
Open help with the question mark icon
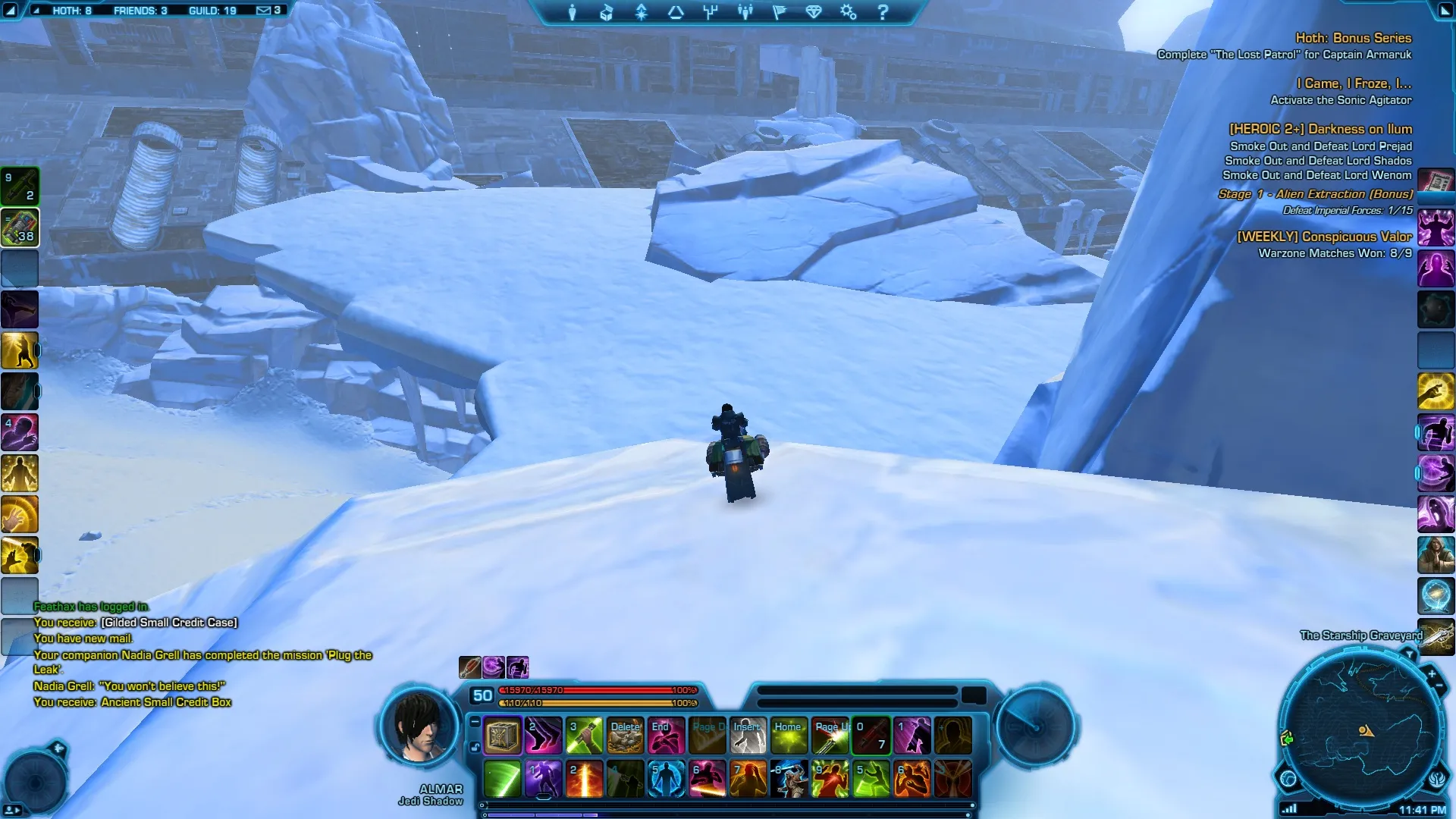click(x=883, y=12)
